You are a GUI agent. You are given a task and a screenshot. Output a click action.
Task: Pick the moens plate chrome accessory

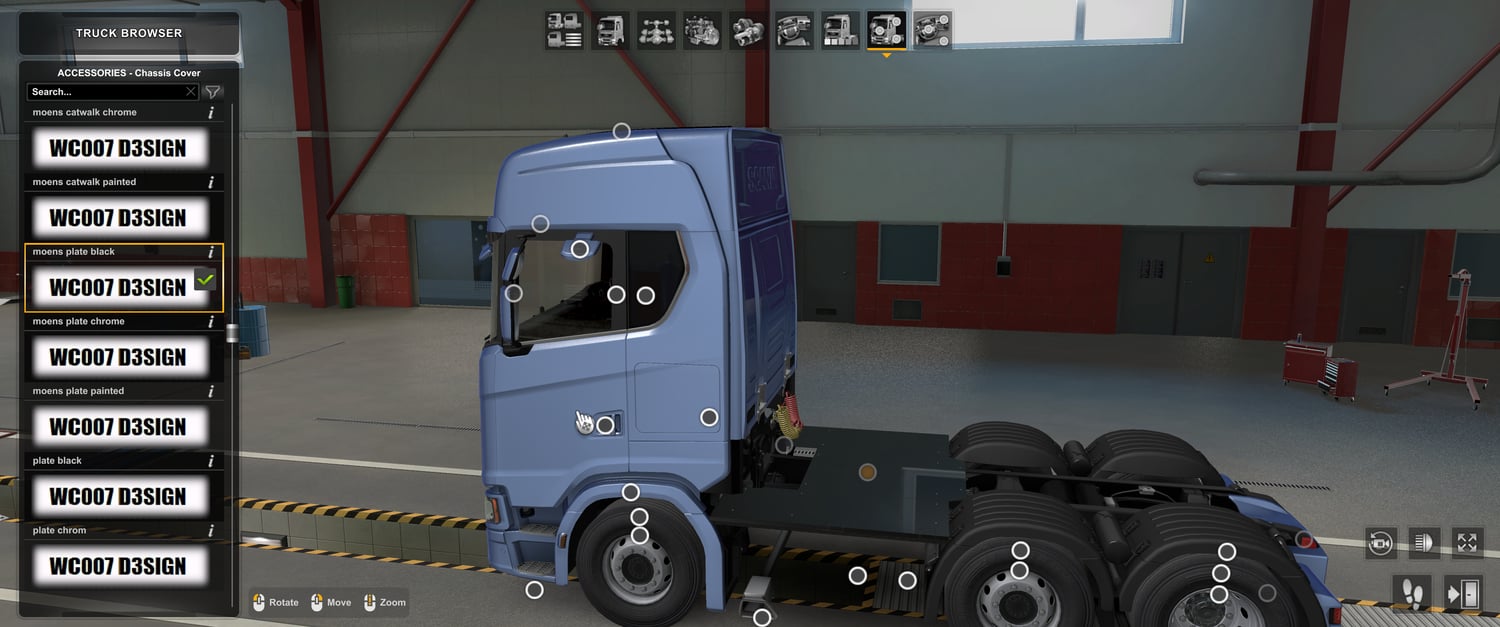119,357
